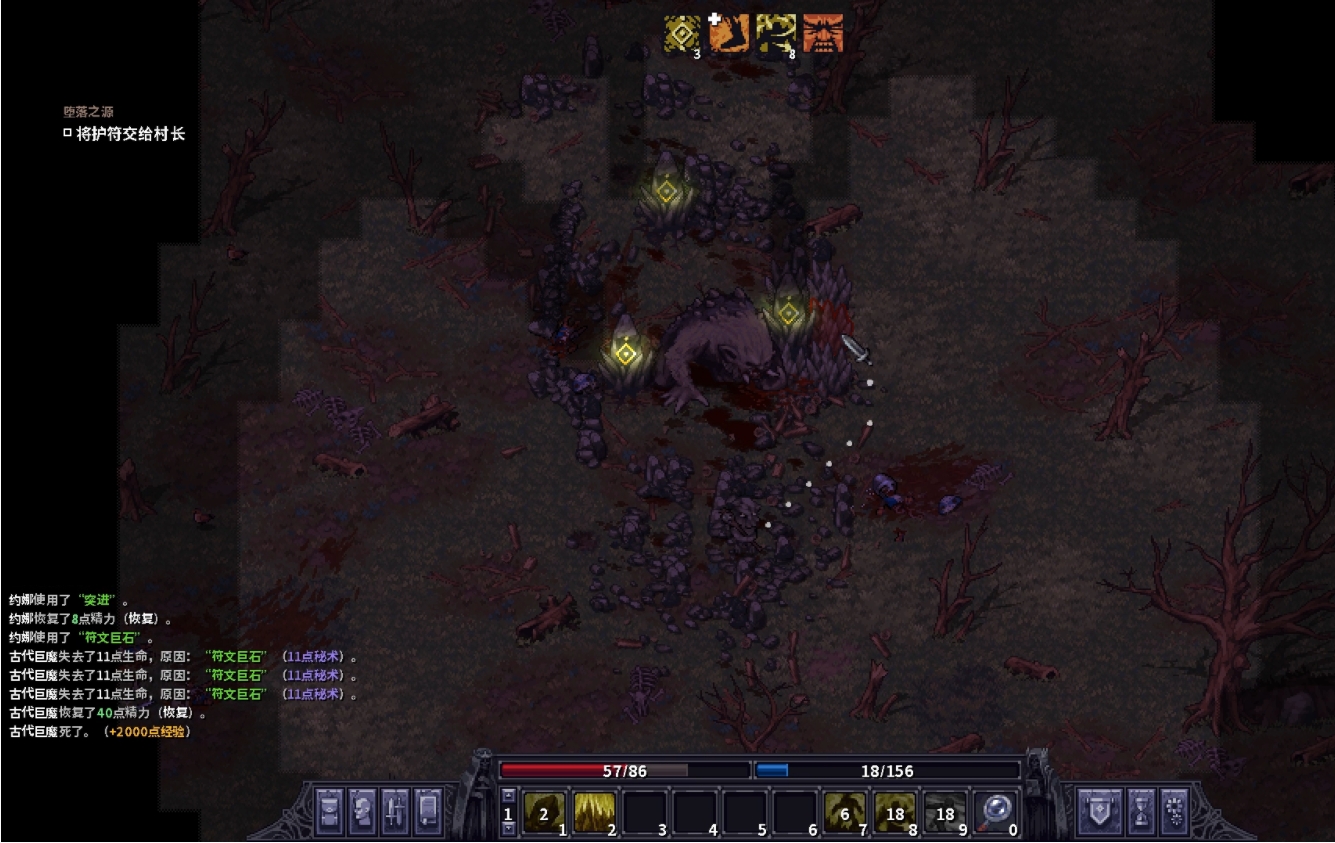Open the backpack inventory button
1335x843 pixels.
pyautogui.click(x=330, y=810)
